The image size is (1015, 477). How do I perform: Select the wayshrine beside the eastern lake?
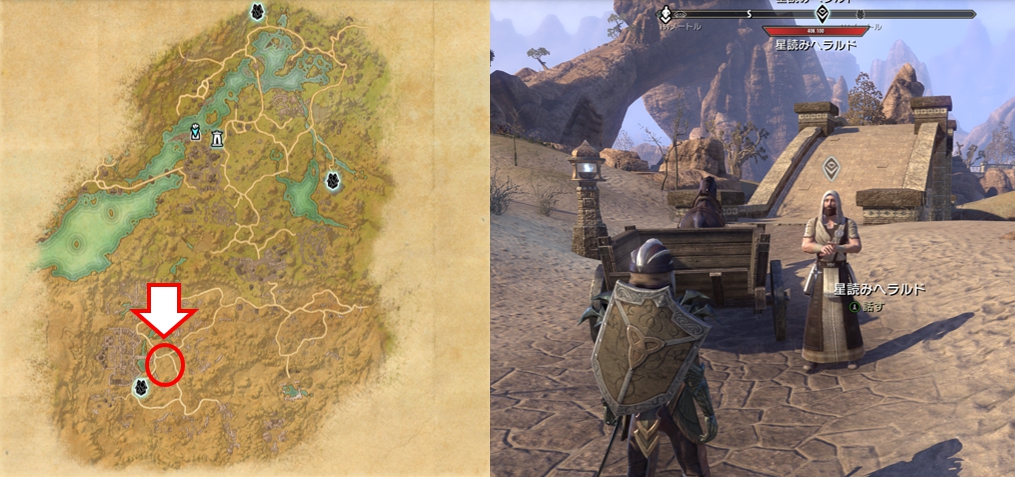332,181
